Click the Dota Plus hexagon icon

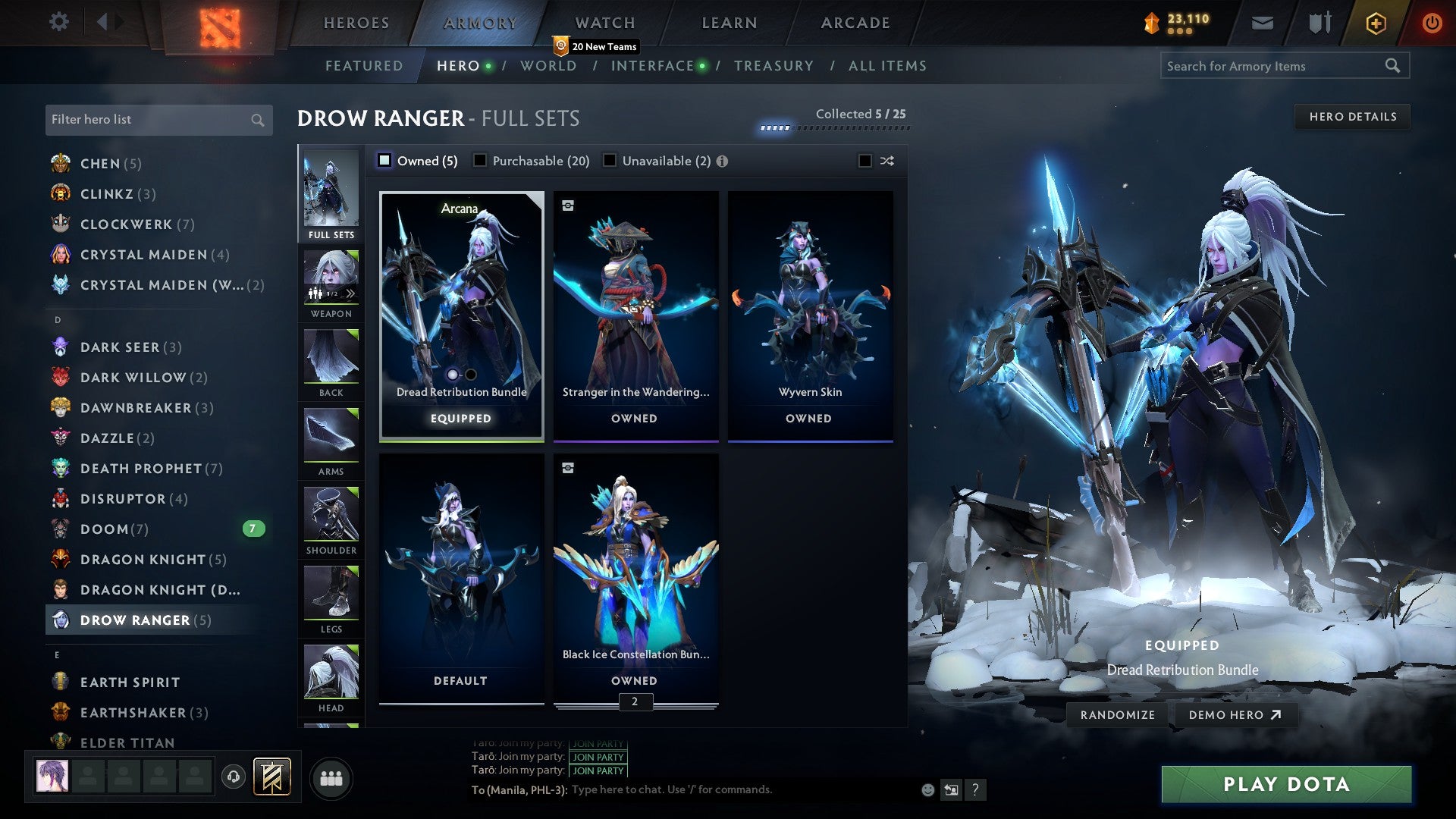[1375, 23]
